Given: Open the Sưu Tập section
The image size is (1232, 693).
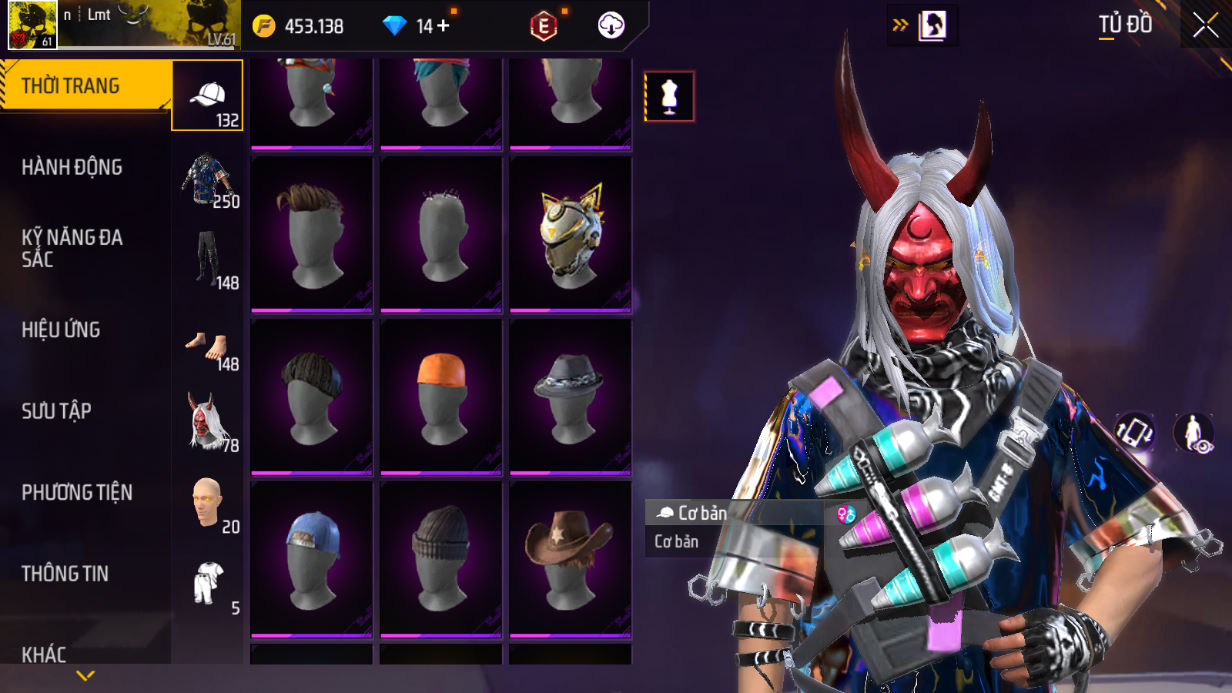Looking at the screenshot, I should (x=56, y=411).
